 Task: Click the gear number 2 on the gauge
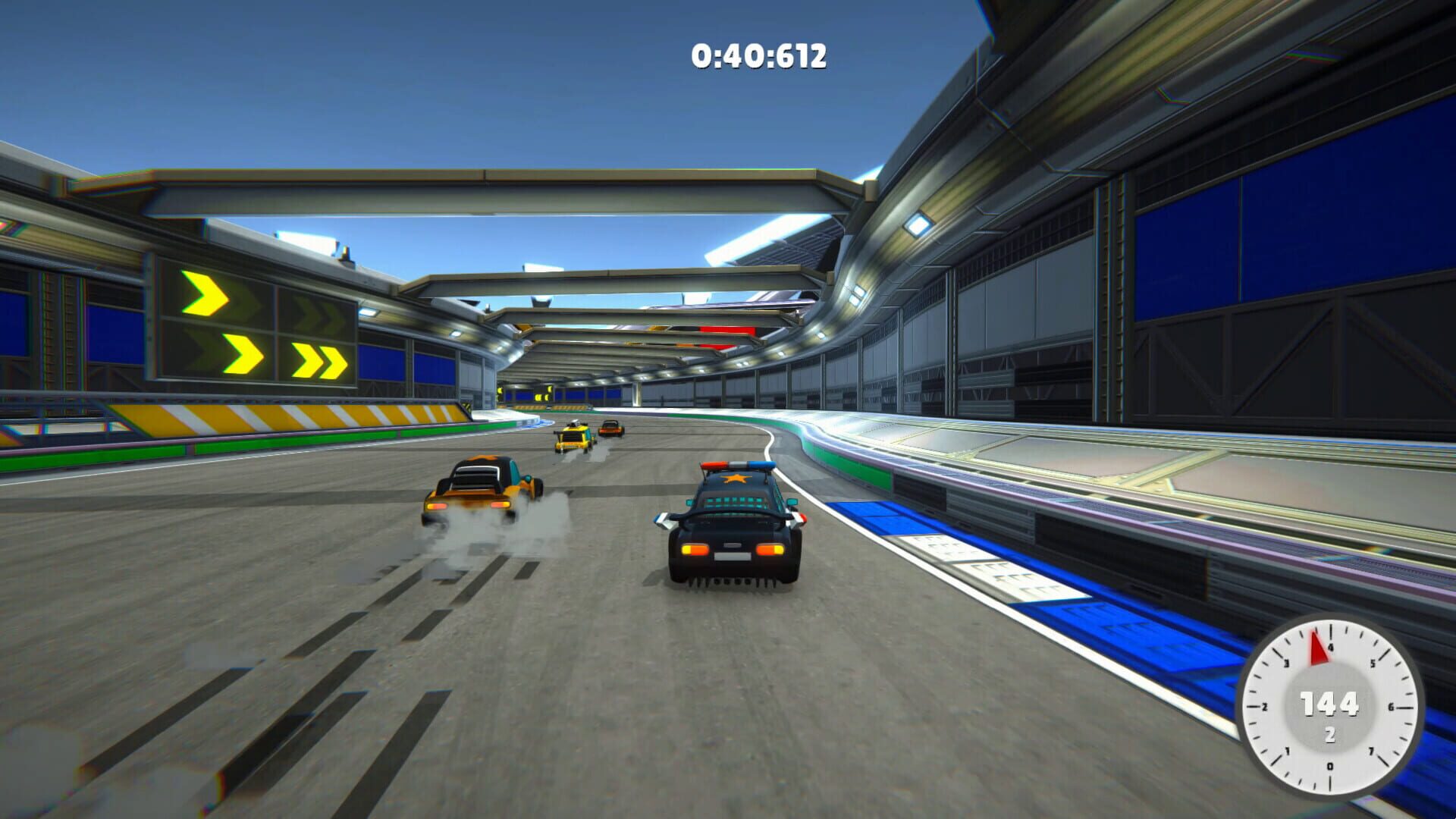pyautogui.click(x=1331, y=734)
